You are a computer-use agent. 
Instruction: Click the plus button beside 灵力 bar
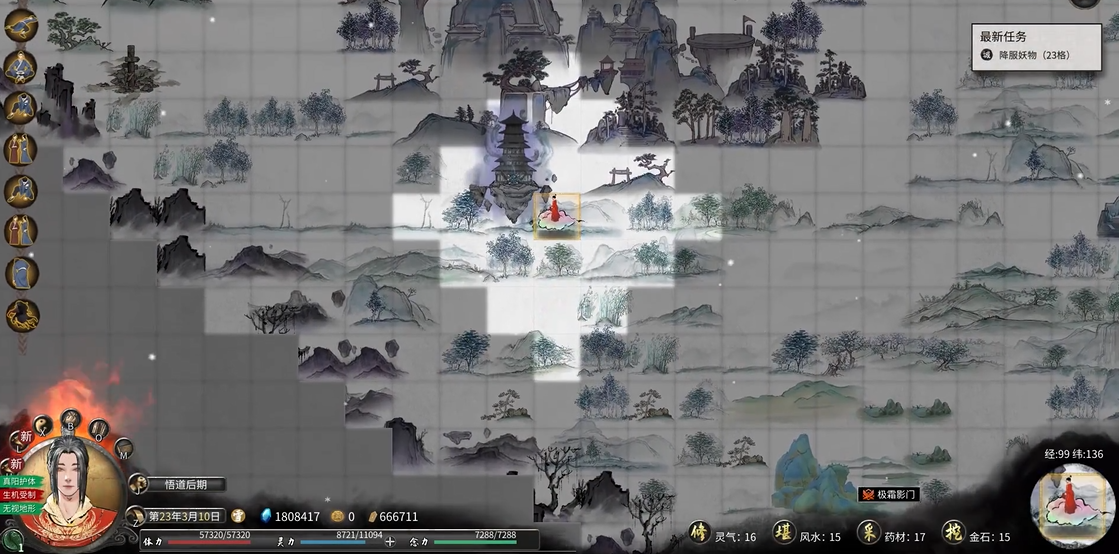pos(390,543)
